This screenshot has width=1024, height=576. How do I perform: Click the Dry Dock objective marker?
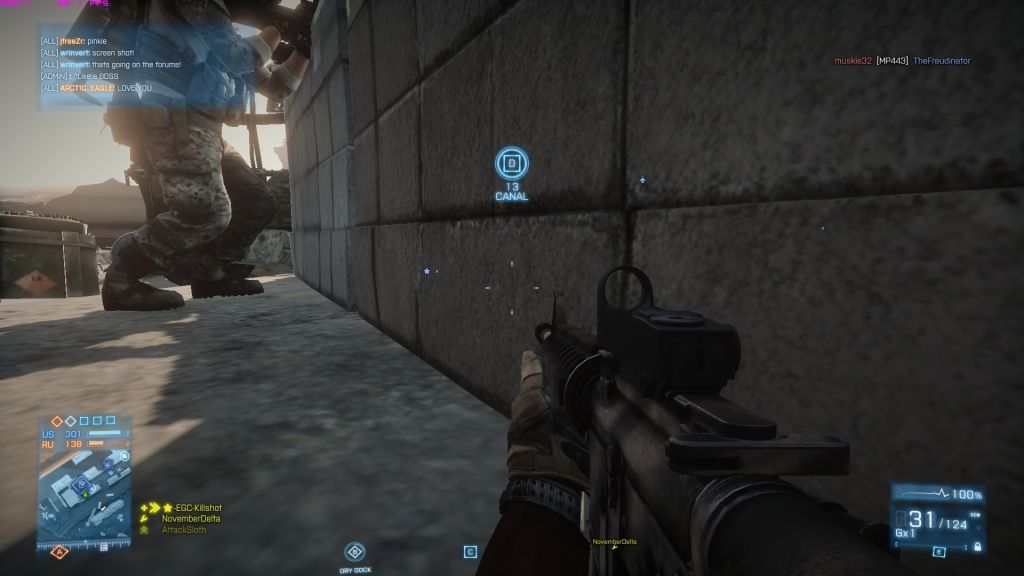(354, 551)
